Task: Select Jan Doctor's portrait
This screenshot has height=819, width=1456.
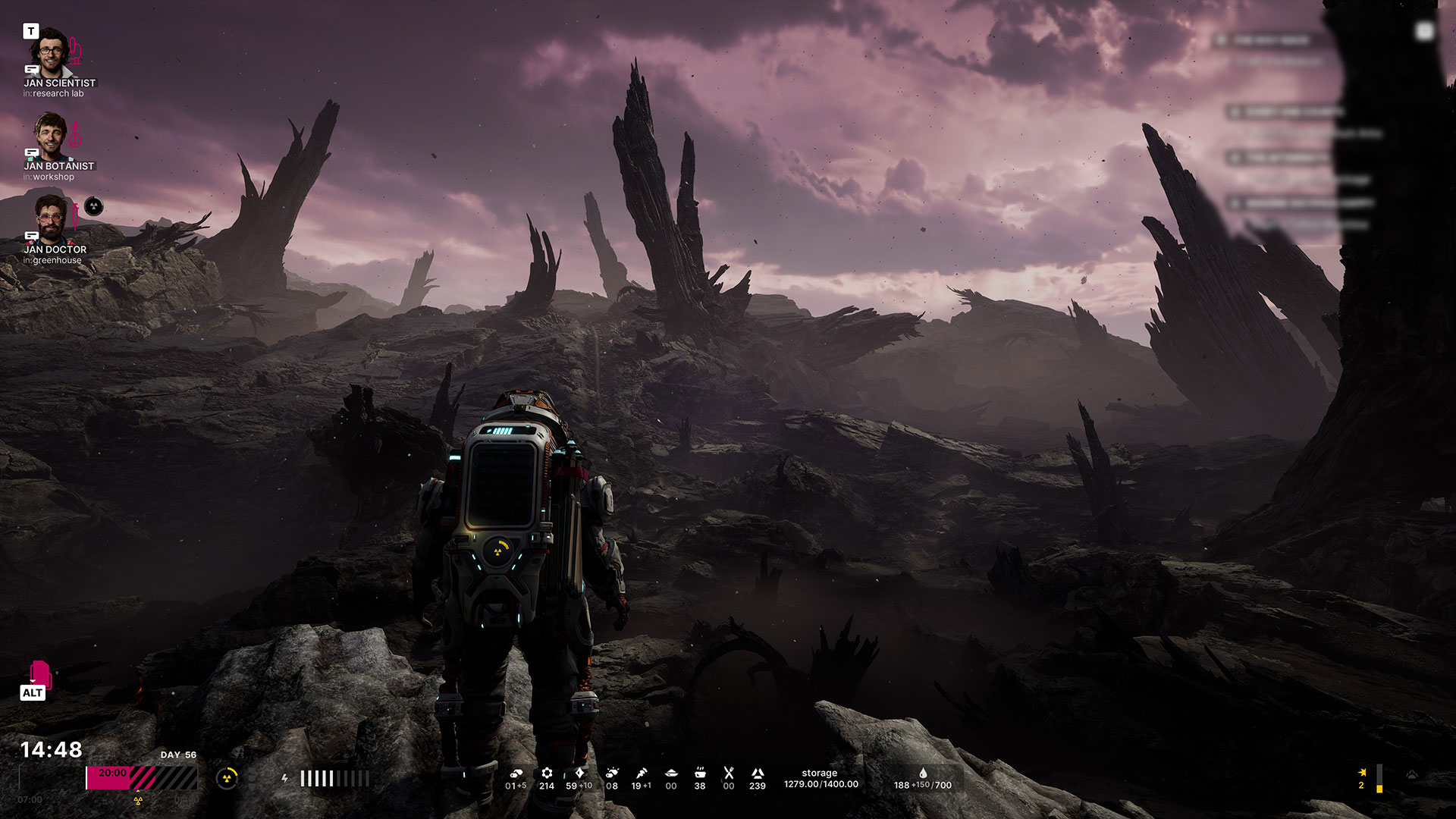Action: click(50, 218)
